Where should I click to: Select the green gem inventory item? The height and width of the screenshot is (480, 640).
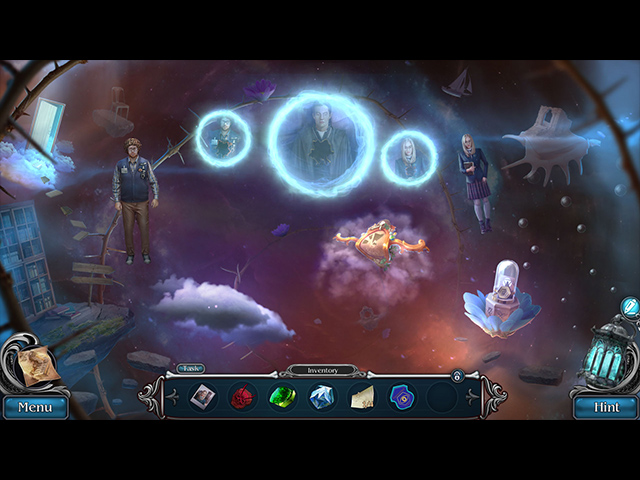click(282, 397)
